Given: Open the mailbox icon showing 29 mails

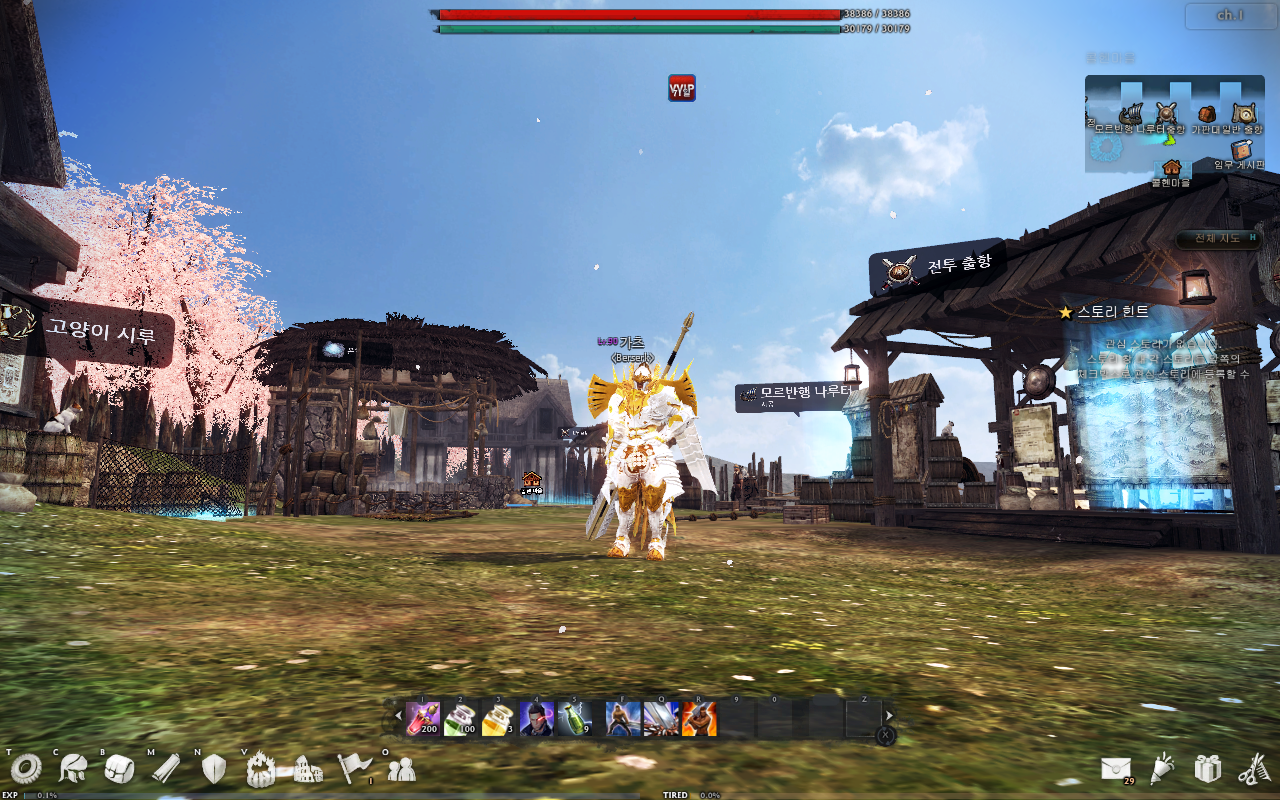Looking at the screenshot, I should coord(1116,770).
